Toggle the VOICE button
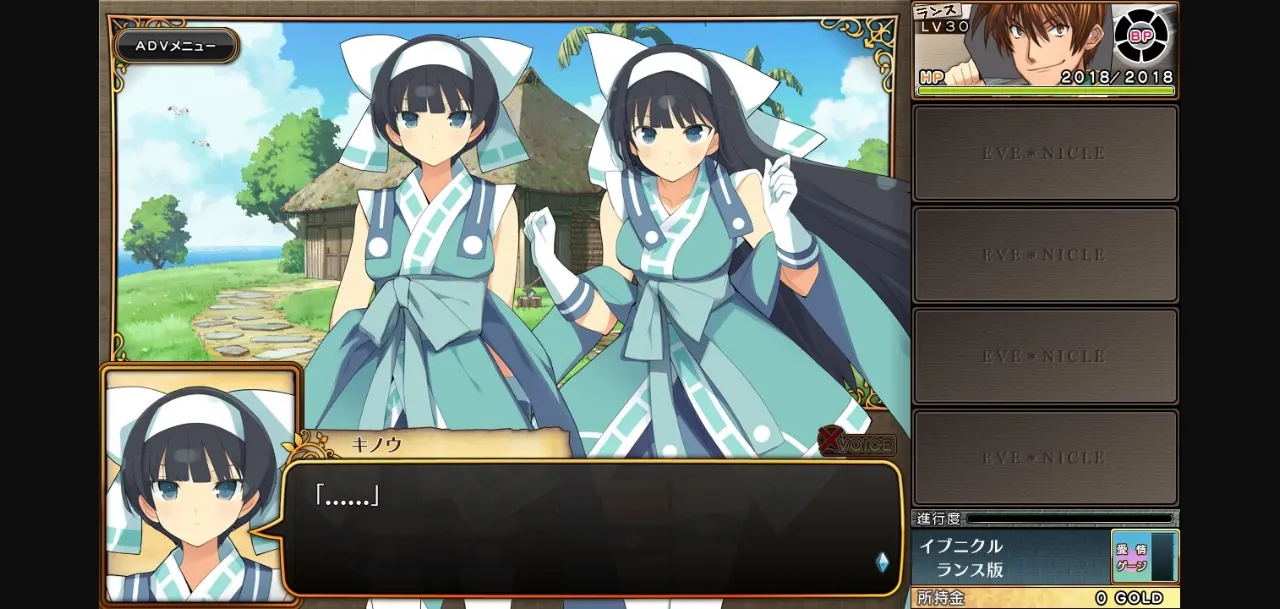Viewport: 1280px width, 609px height. (857, 443)
